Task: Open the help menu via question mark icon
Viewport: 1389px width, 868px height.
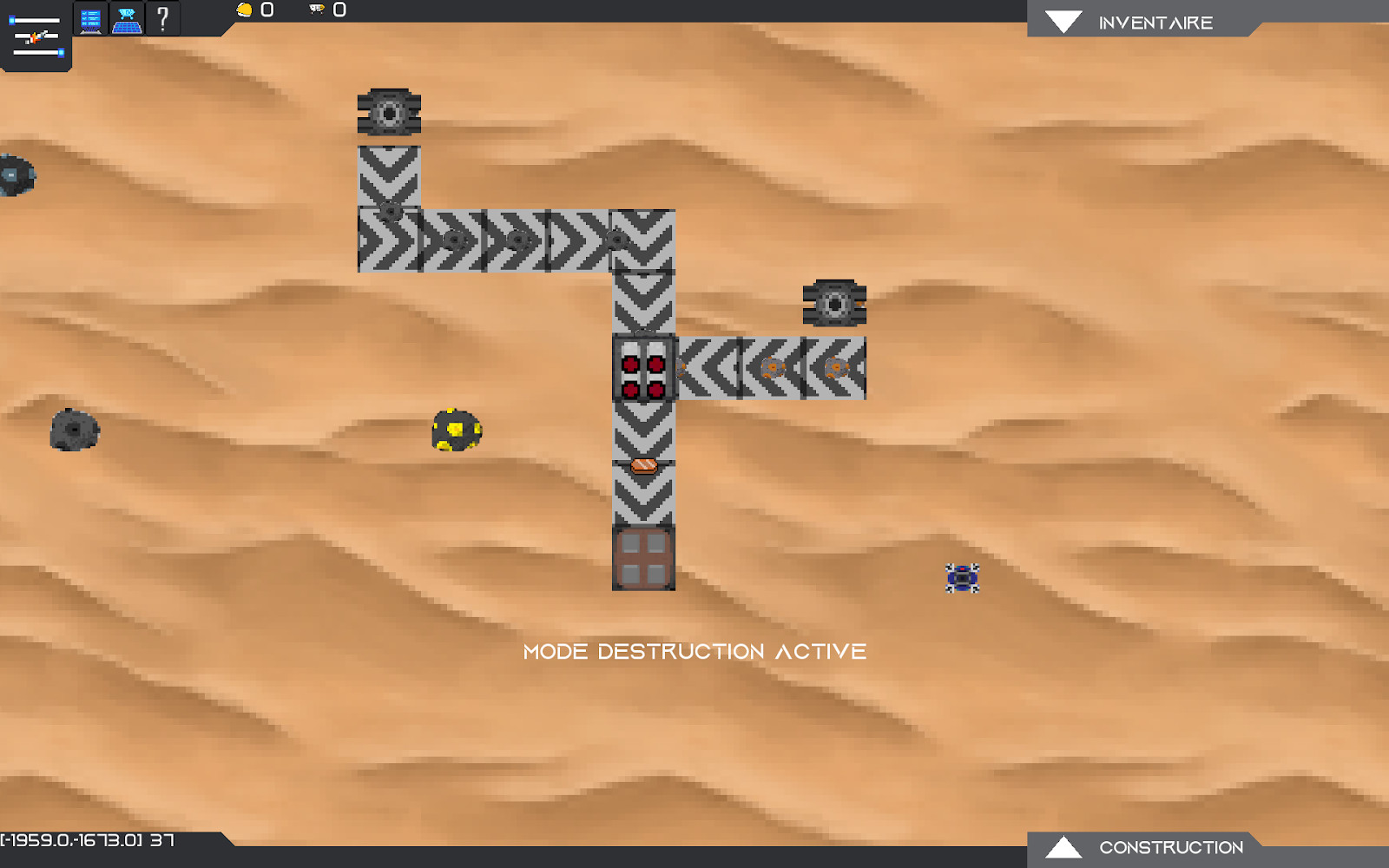Action: click(x=162, y=19)
